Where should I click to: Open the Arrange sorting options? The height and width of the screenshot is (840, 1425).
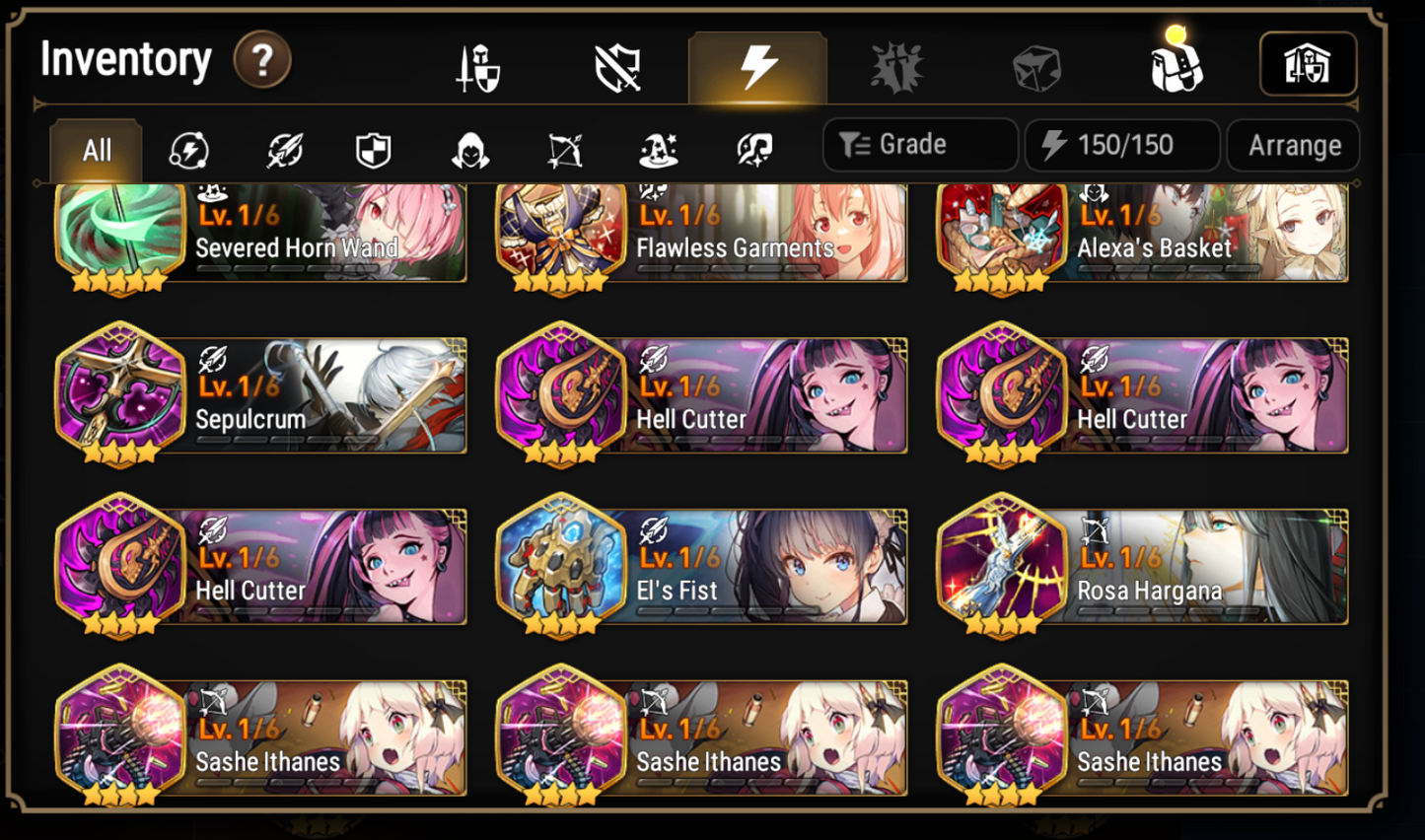coord(1293,145)
